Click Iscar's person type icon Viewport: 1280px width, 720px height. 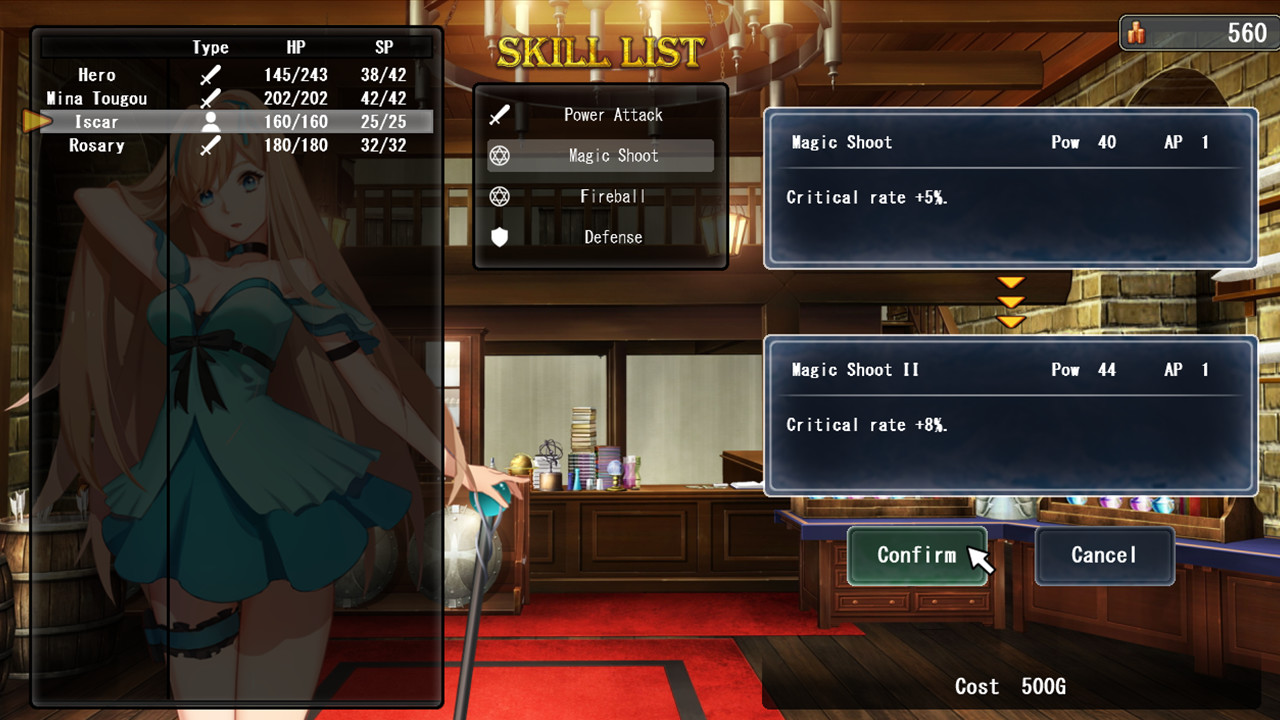[x=210, y=121]
